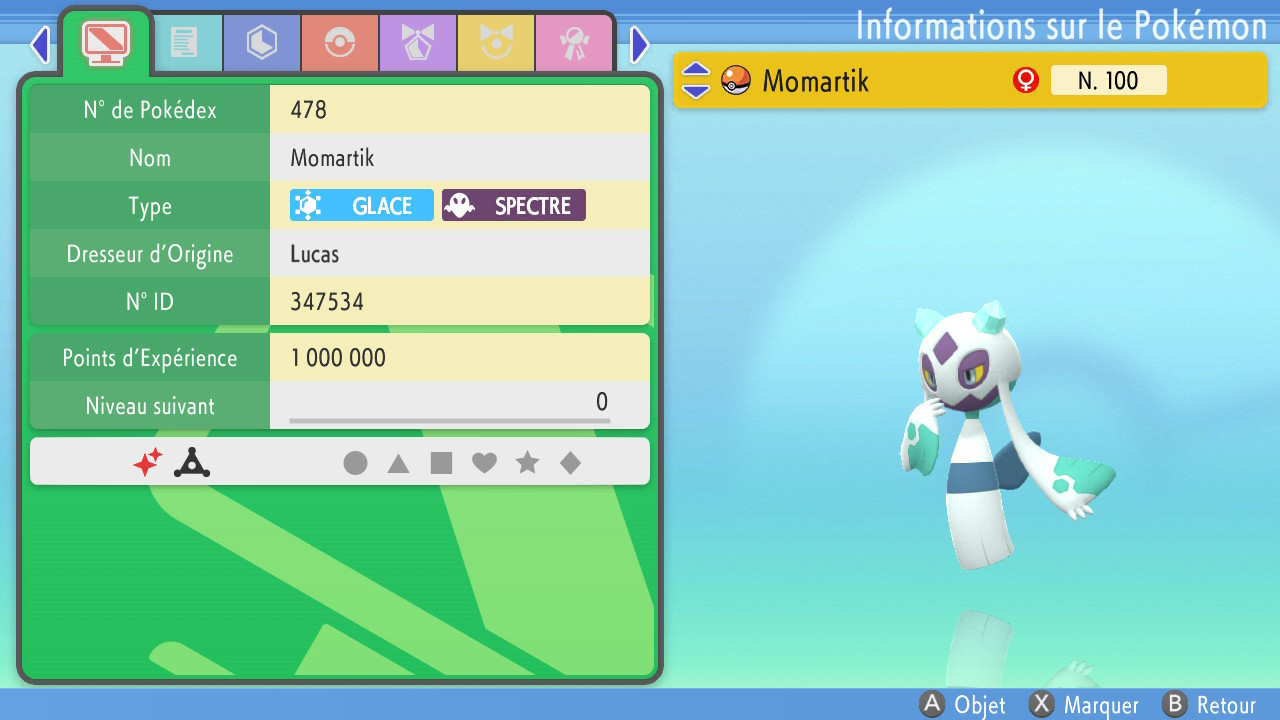Click the right blue page arrow
The image size is (1280, 720).
[639, 44]
